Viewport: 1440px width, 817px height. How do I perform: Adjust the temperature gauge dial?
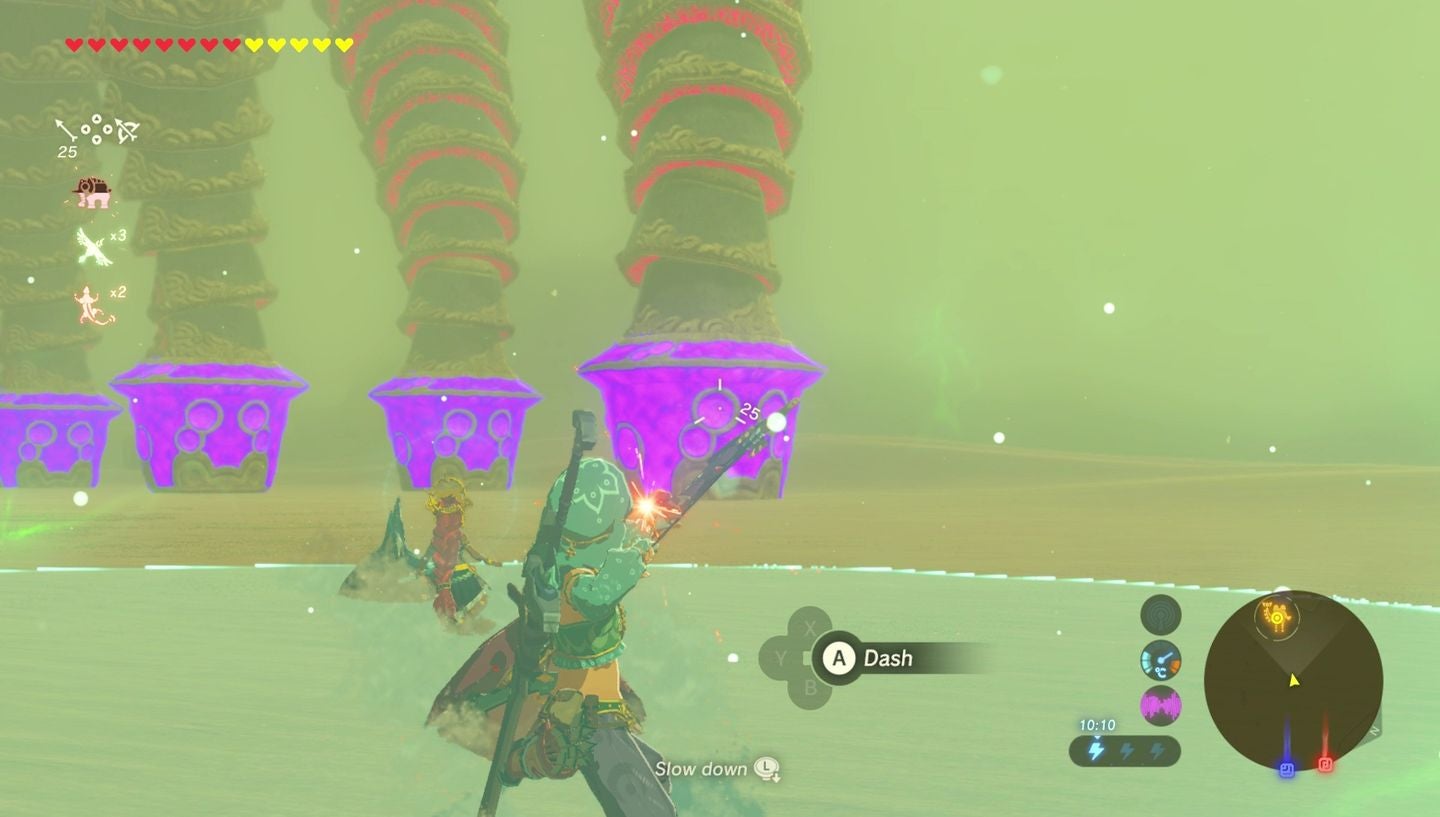tap(1160, 660)
